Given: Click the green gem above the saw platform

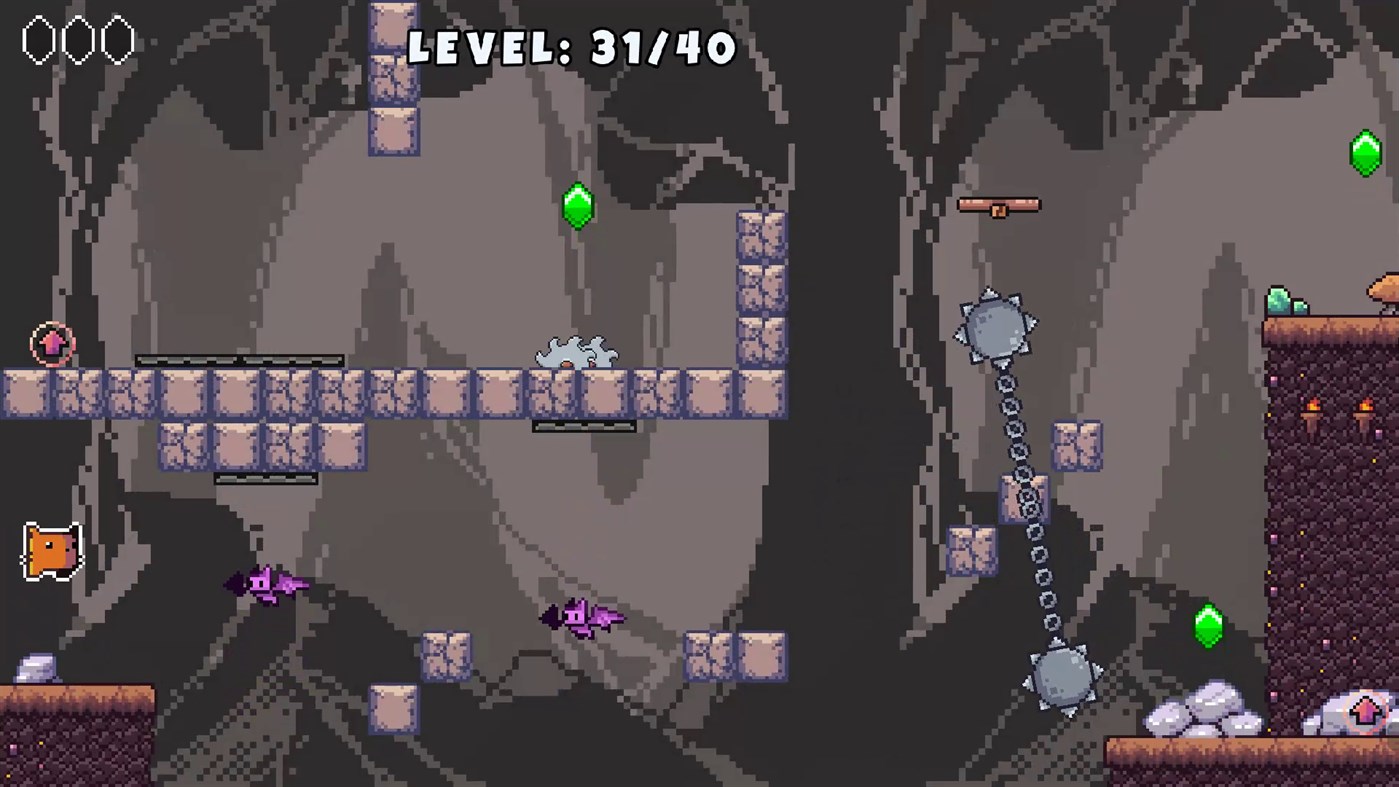Looking at the screenshot, I should pyautogui.click(x=578, y=205).
